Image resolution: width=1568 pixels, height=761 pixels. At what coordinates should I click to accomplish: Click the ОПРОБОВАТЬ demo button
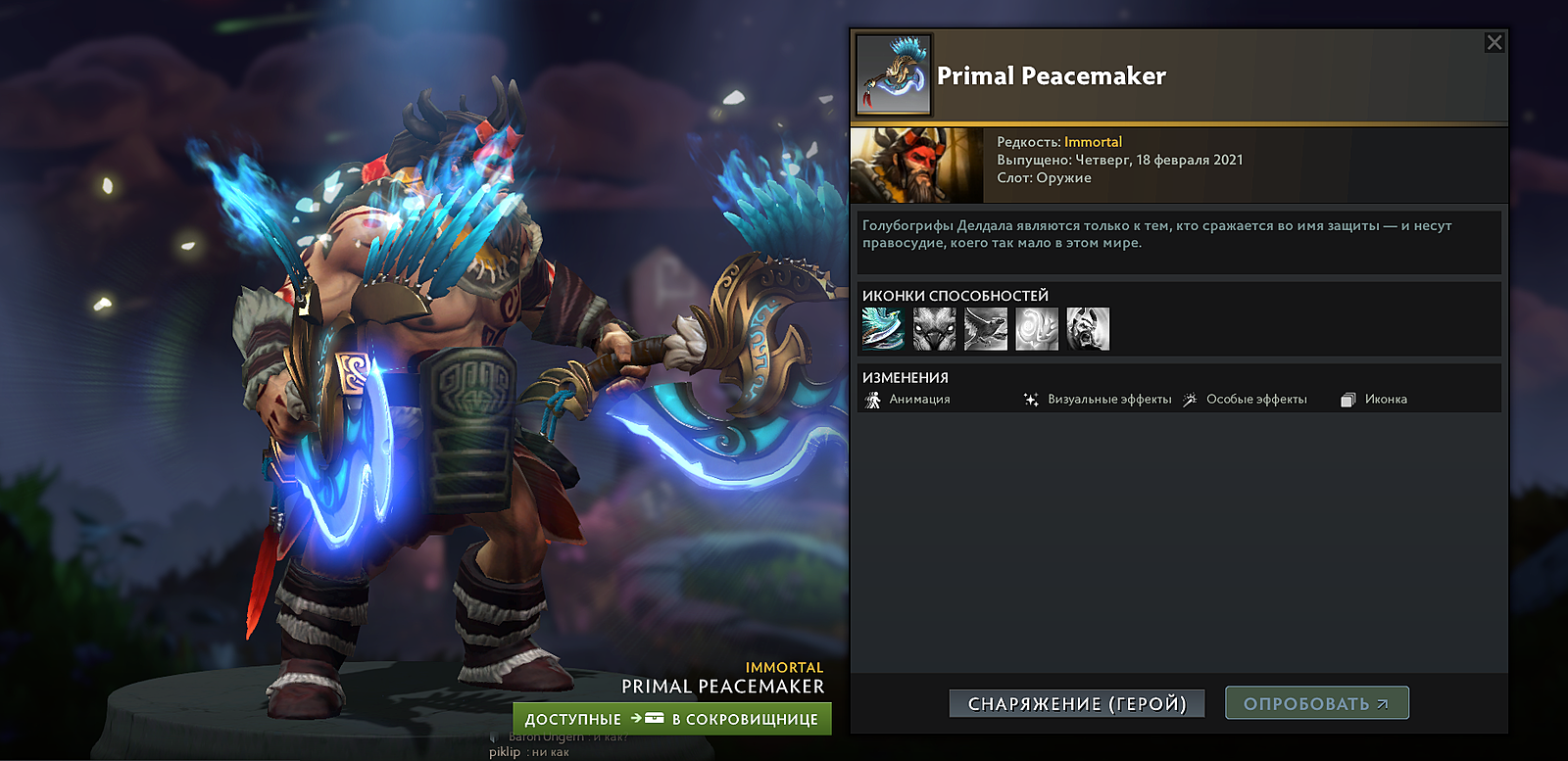point(1316,703)
